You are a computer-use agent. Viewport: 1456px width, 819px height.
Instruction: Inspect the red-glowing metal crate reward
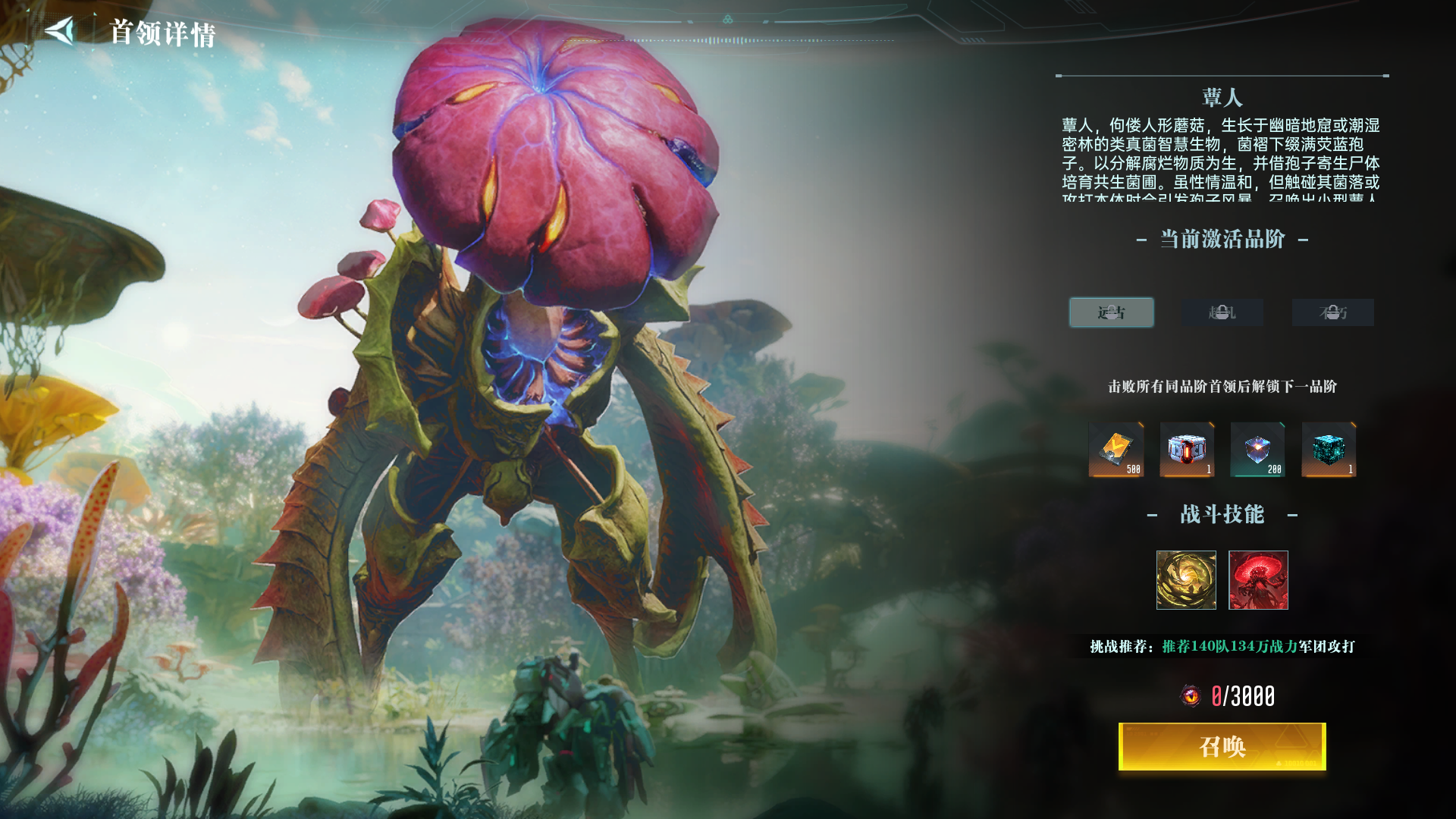click(x=1187, y=450)
